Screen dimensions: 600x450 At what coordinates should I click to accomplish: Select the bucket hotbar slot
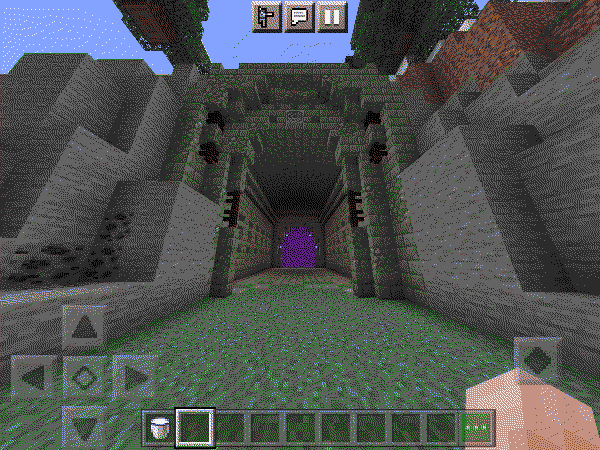pyautogui.click(x=158, y=429)
